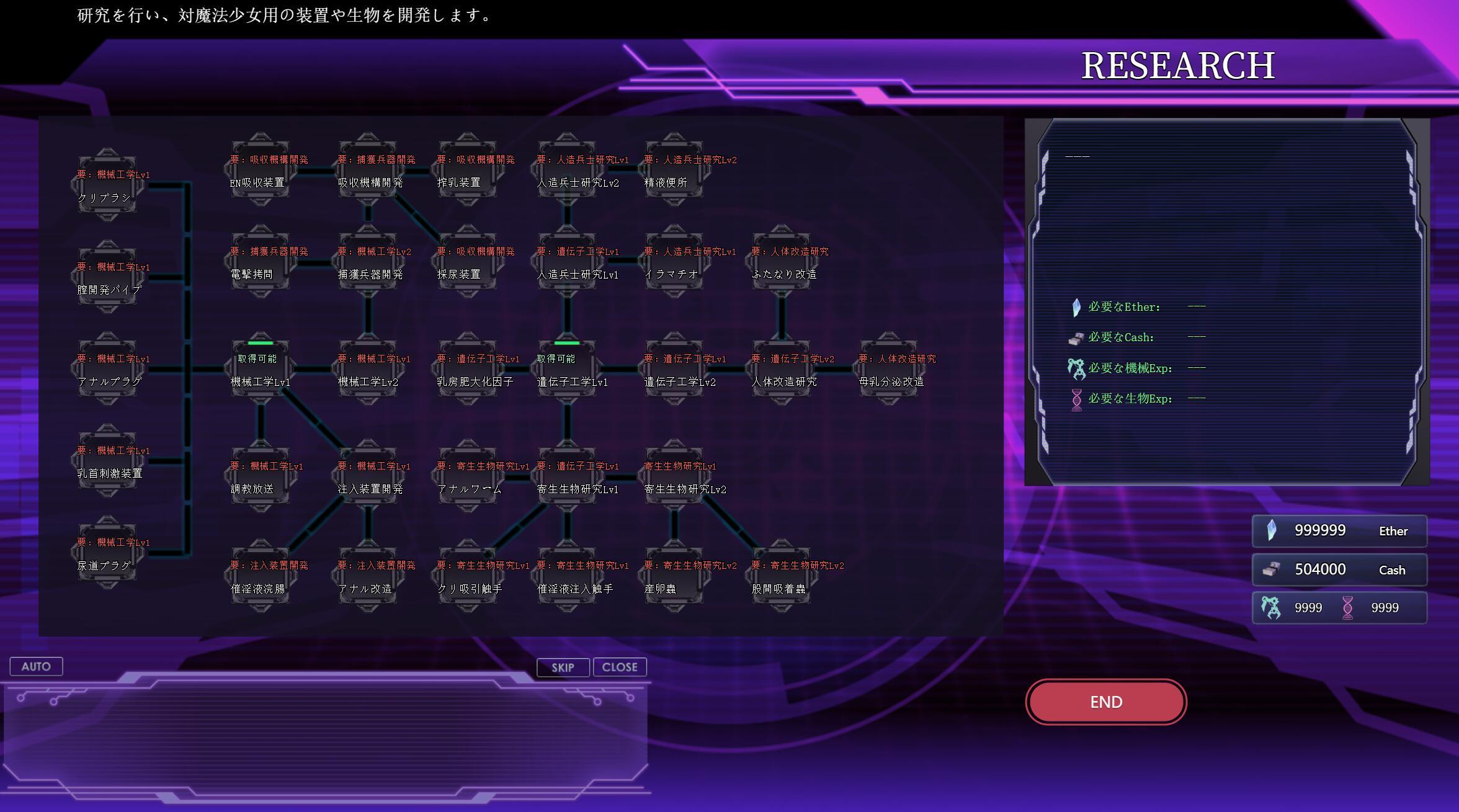Click the green progress bar on 機械工学Lv1
This screenshot has width=1459, height=812.
[x=261, y=342]
